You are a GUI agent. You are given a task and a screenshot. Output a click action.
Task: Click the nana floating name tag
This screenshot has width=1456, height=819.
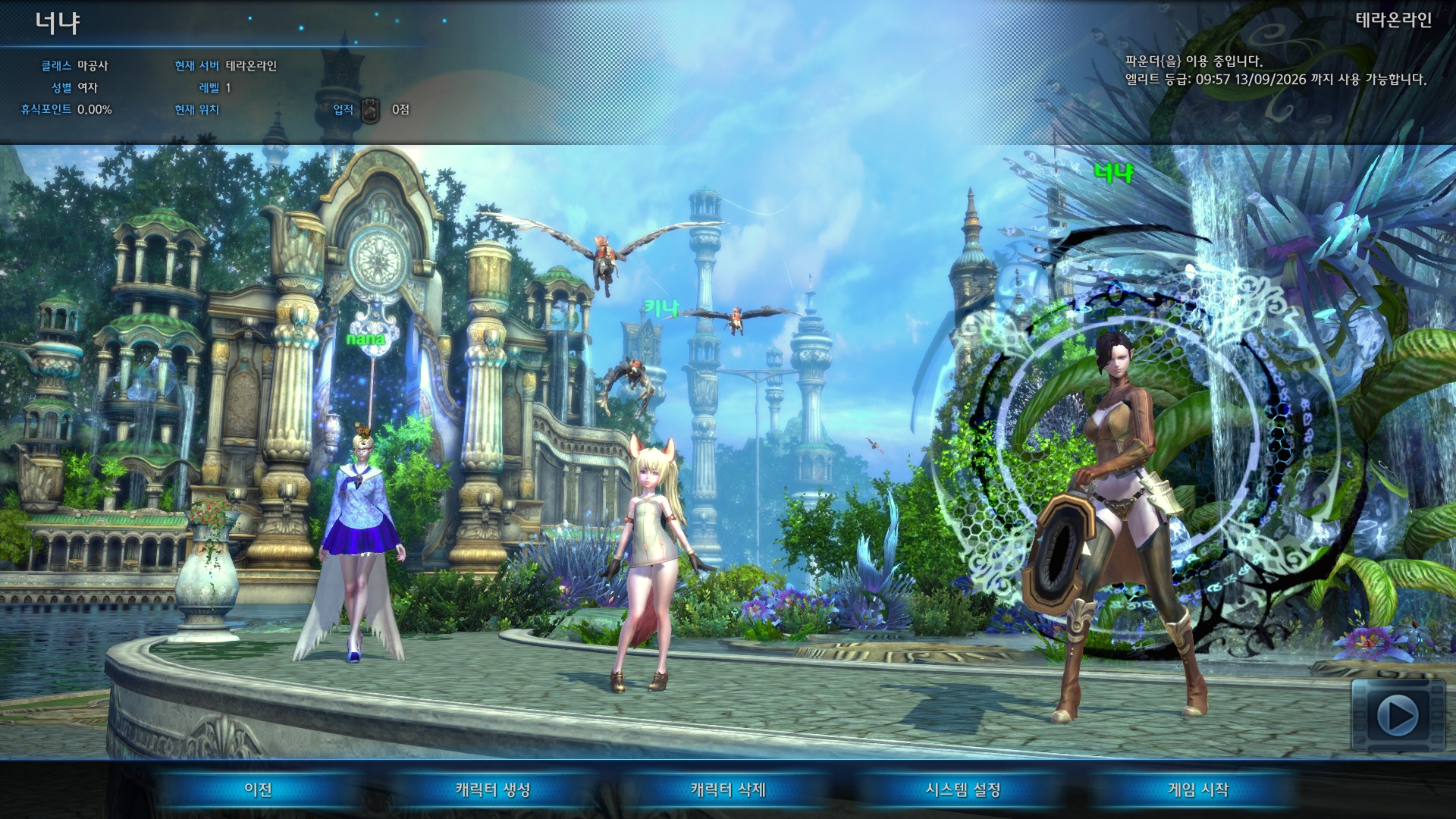(366, 339)
